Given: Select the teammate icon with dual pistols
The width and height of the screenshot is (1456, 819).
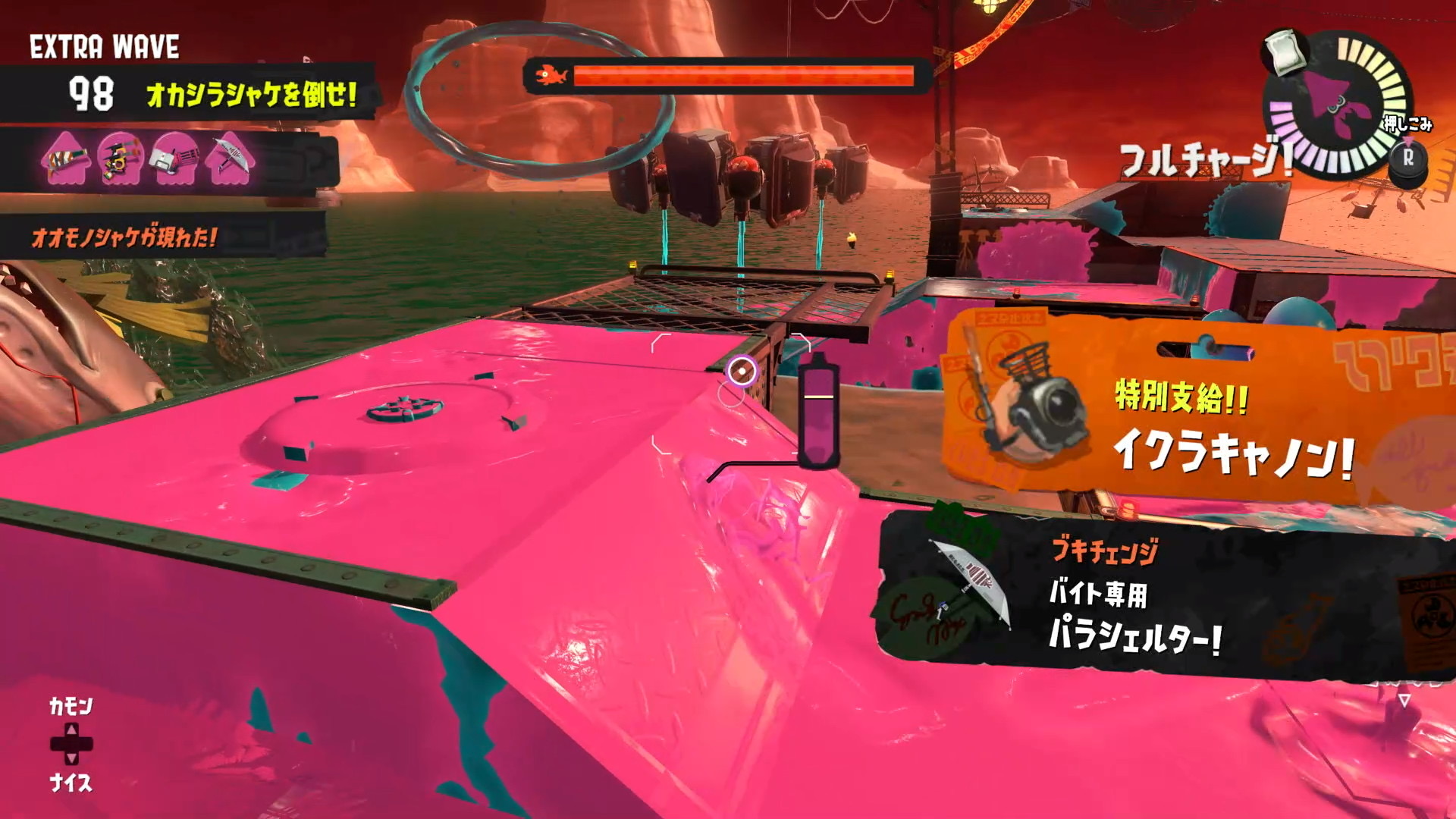Looking at the screenshot, I should point(121,160).
